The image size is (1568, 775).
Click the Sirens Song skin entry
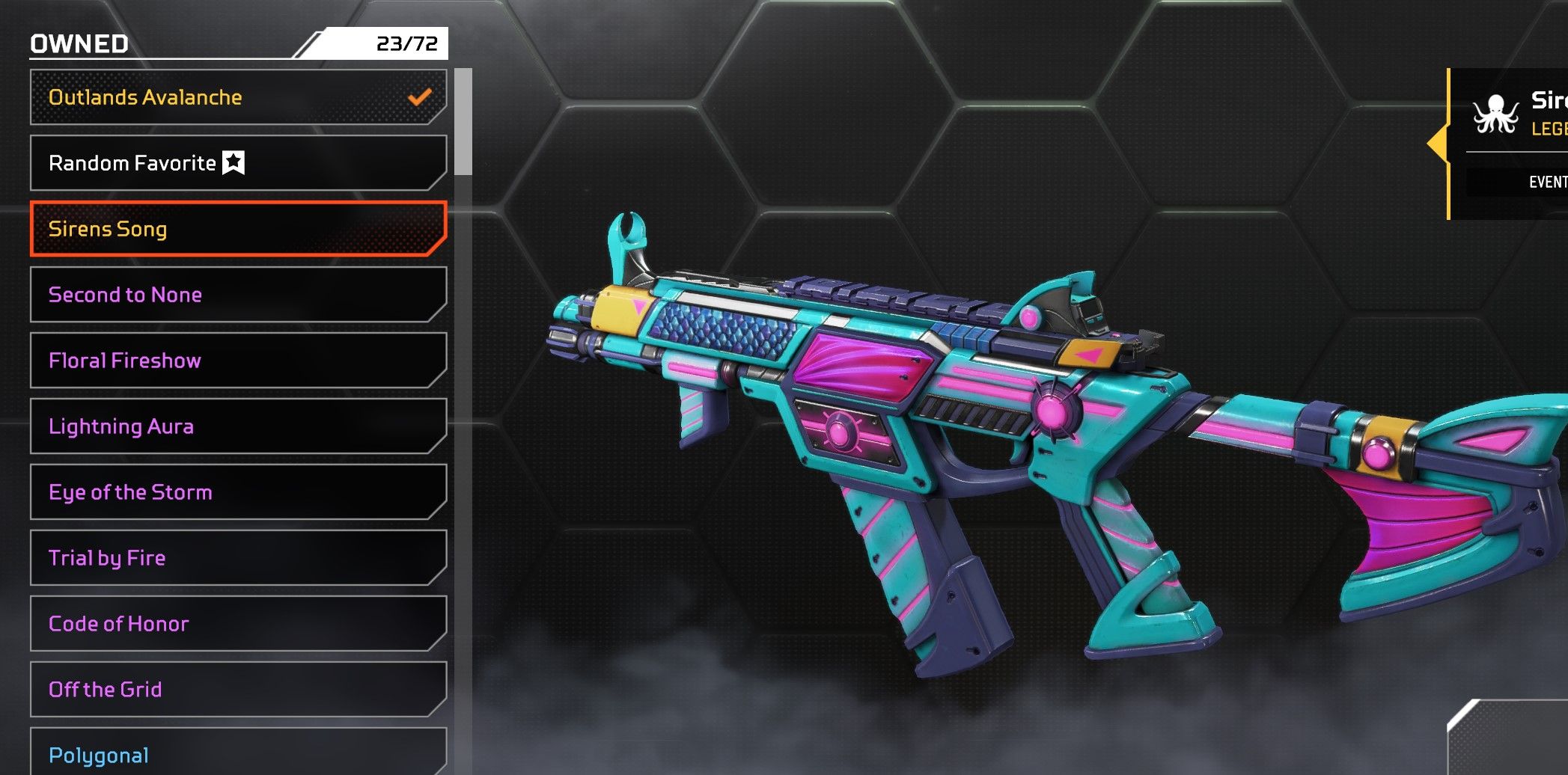(238, 229)
